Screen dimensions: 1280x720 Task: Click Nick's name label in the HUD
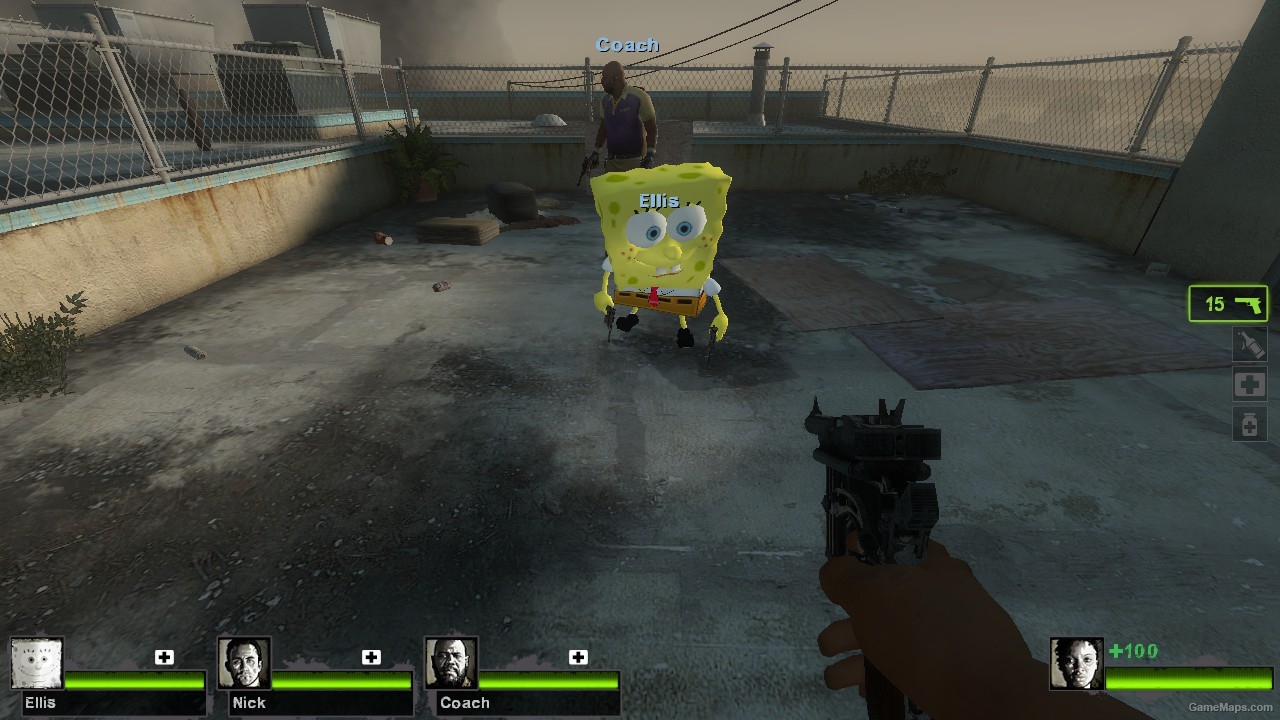248,703
